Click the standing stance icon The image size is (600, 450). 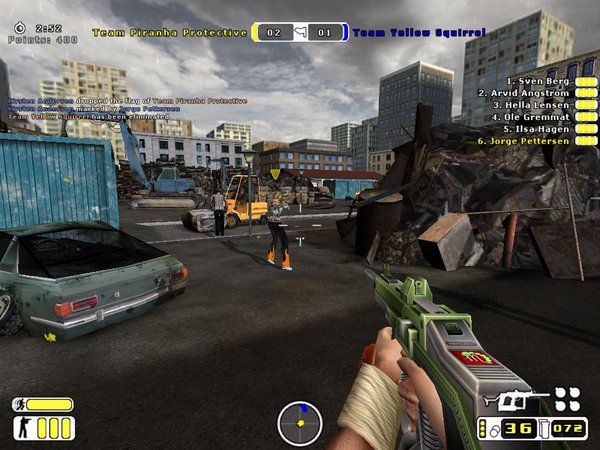[21, 429]
